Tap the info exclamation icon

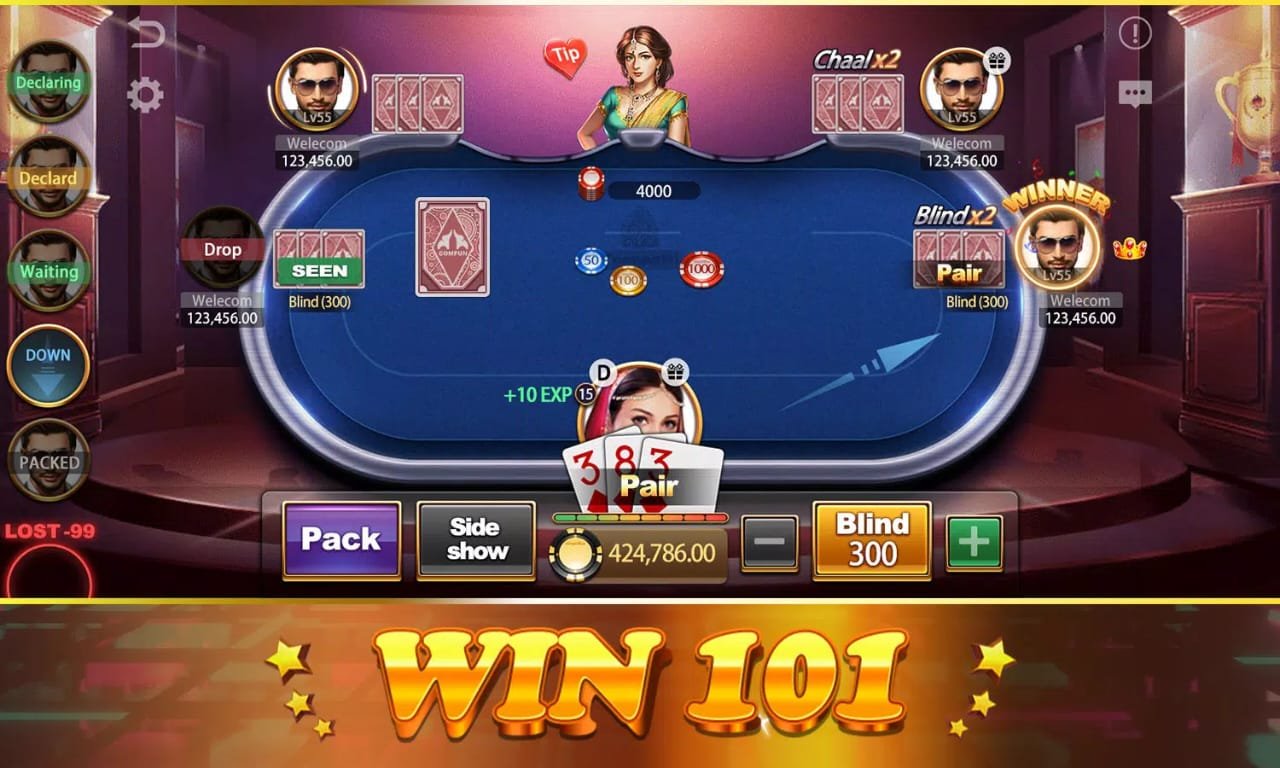(x=1134, y=33)
